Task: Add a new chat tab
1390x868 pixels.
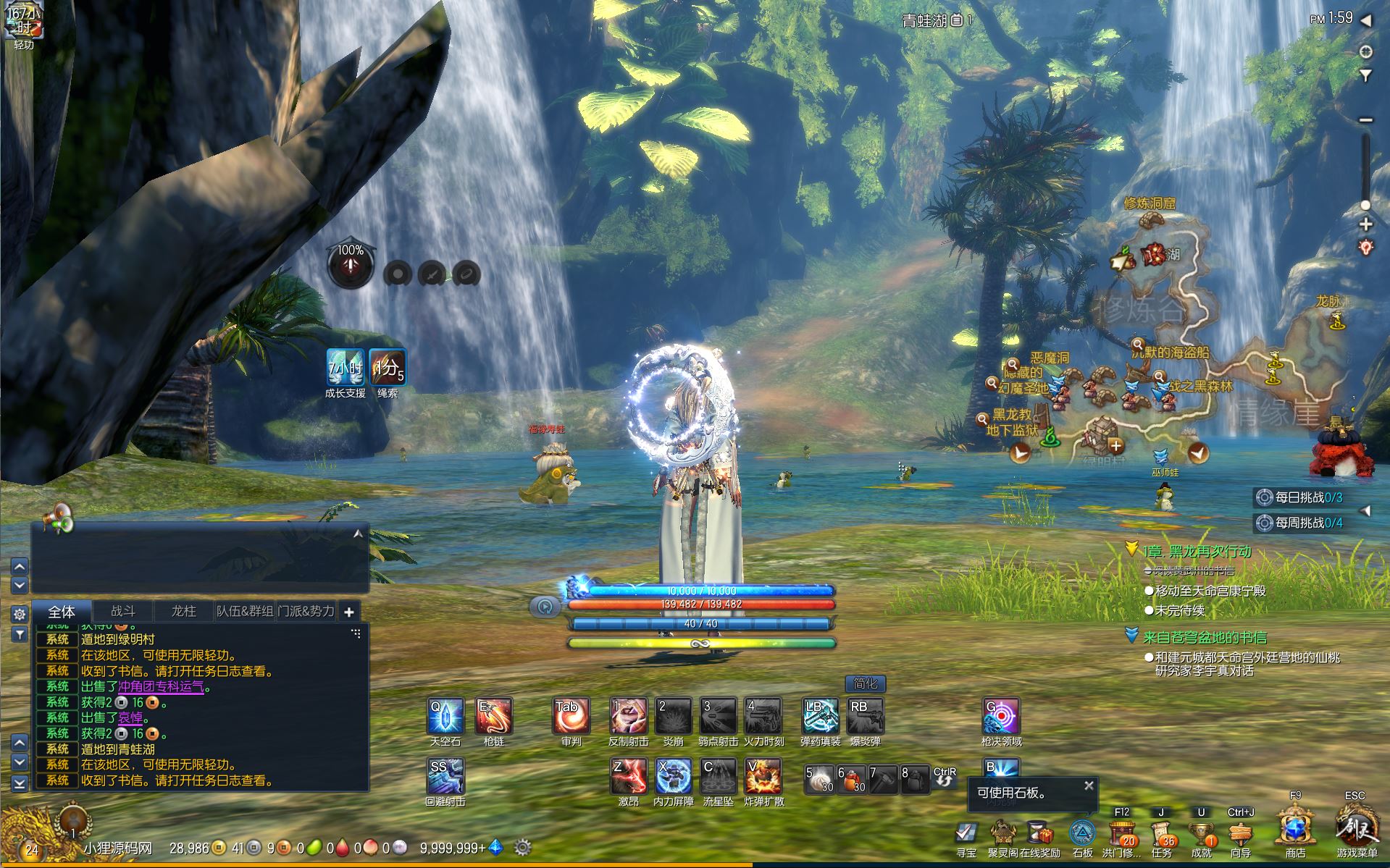Action: [x=348, y=612]
